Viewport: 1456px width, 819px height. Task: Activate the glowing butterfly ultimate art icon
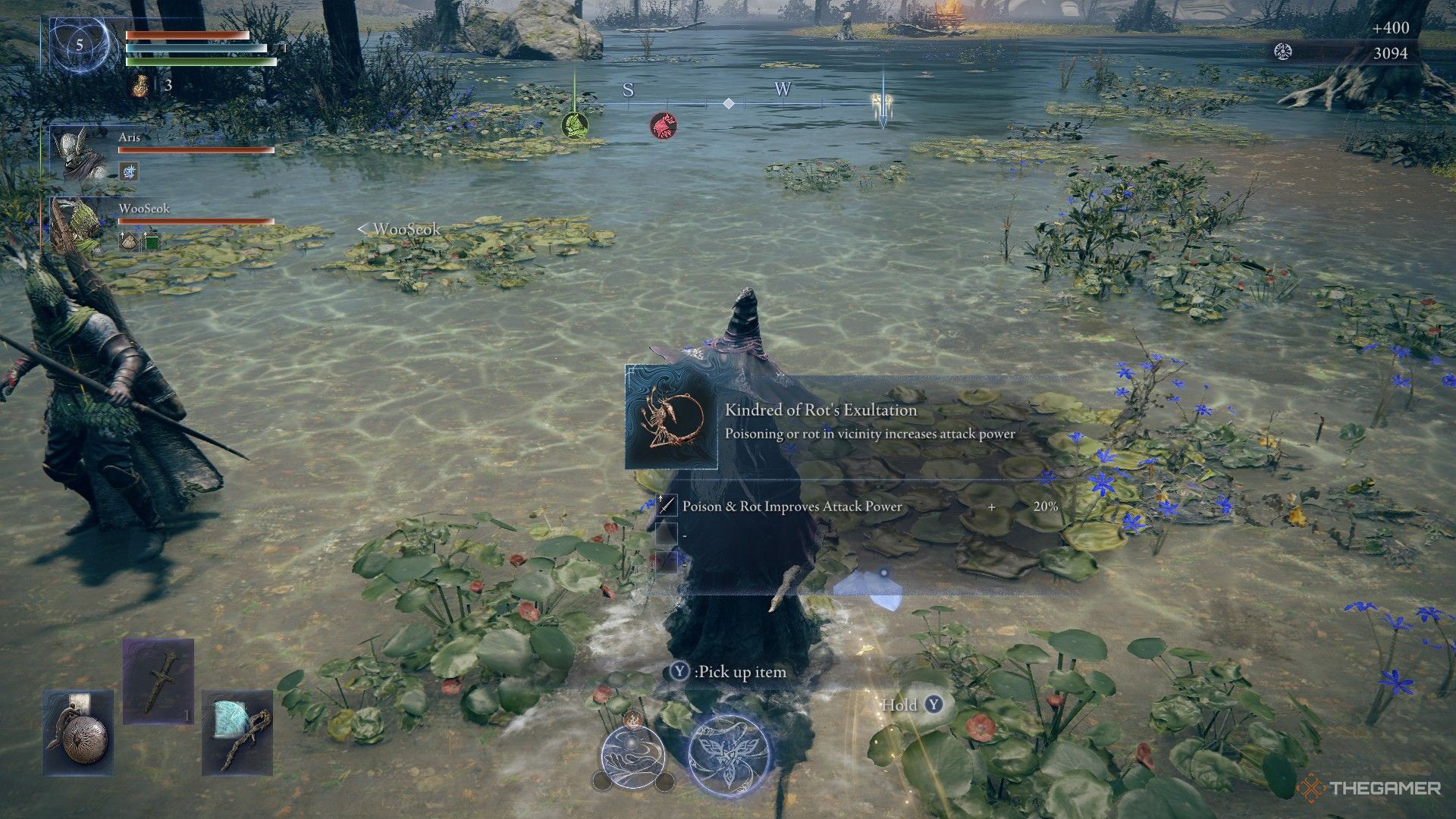(729, 755)
